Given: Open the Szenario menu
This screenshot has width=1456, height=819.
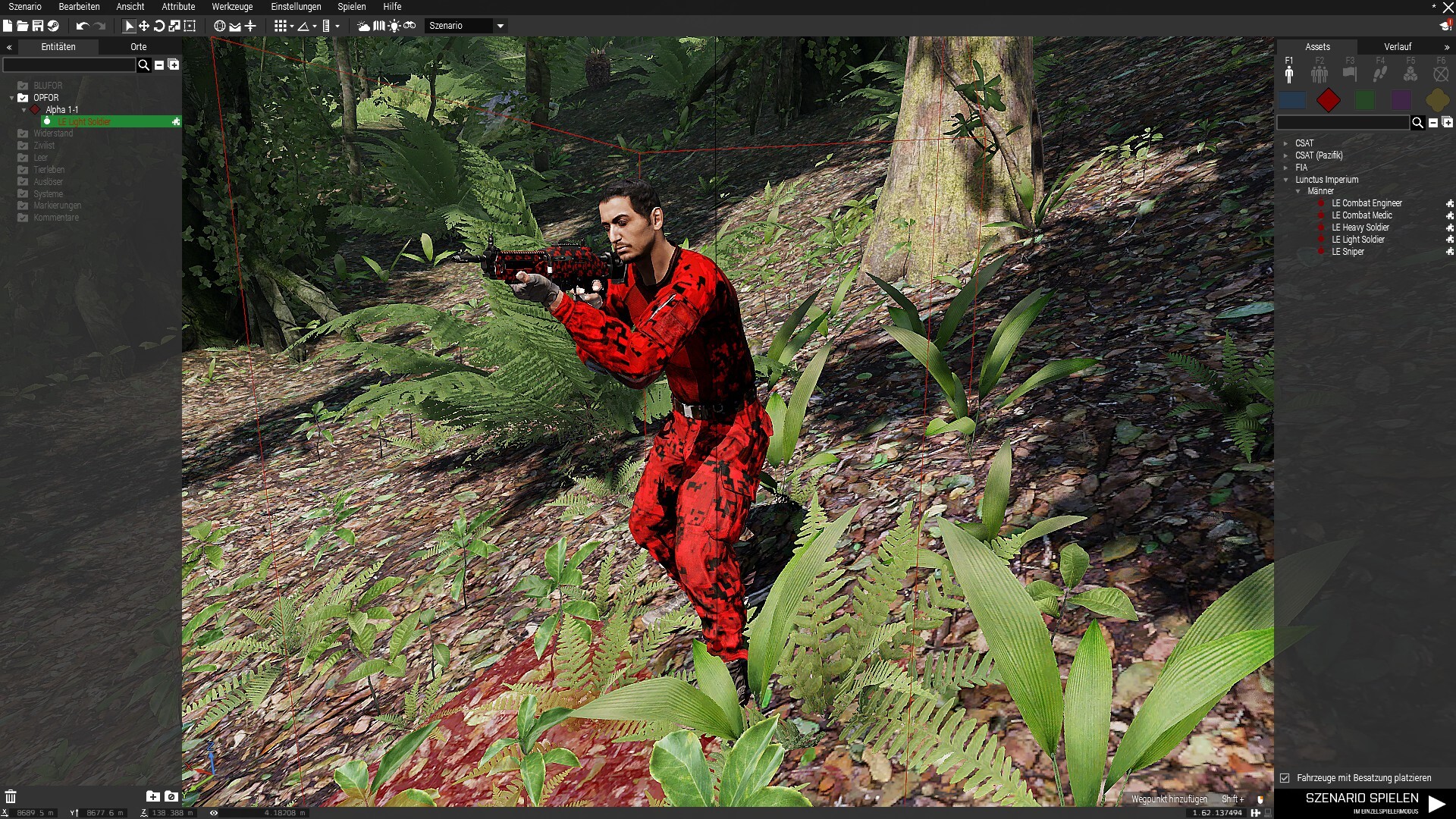Looking at the screenshot, I should pyautogui.click(x=25, y=7).
